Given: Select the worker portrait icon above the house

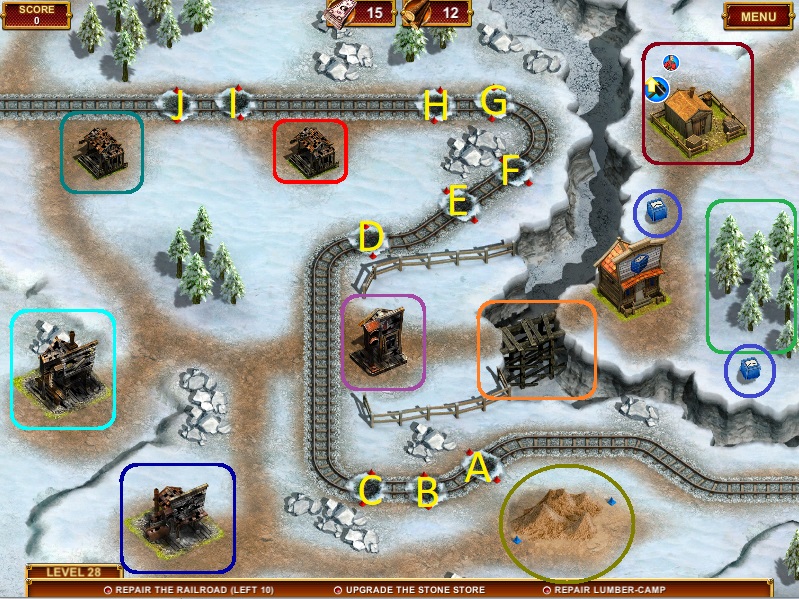Looking at the screenshot, I should point(670,63).
